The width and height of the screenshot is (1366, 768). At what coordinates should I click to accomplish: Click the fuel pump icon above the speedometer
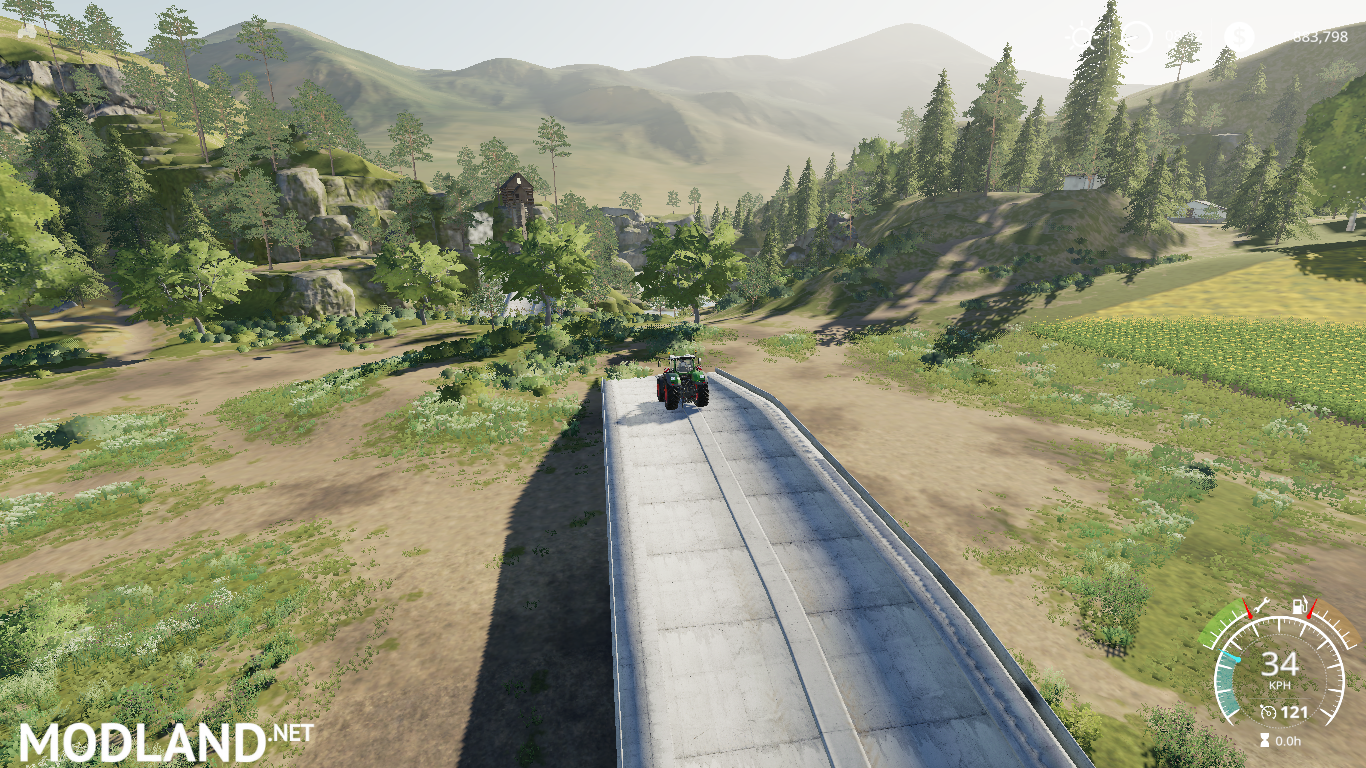1299,605
